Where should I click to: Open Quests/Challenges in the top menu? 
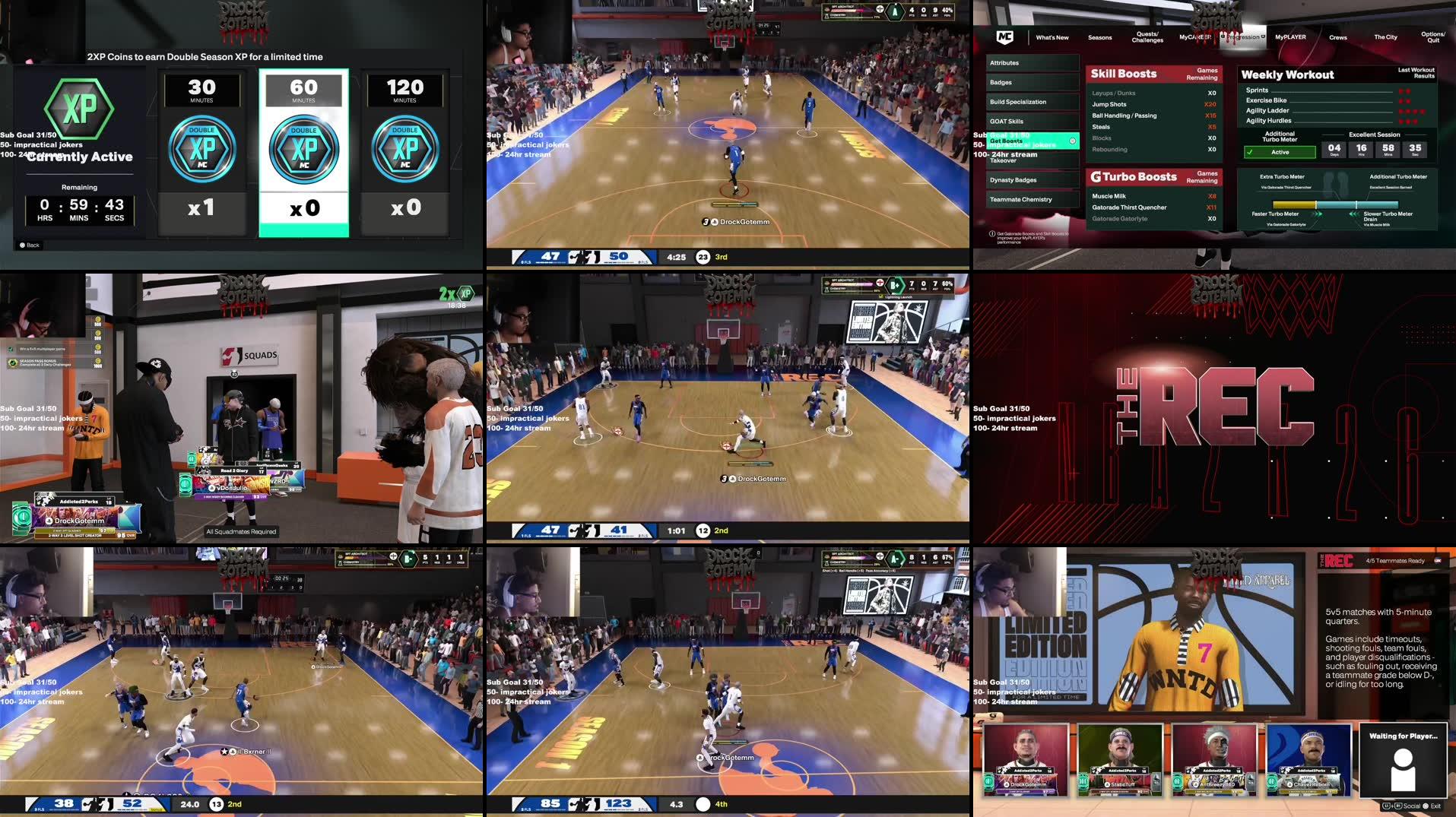(x=1147, y=37)
